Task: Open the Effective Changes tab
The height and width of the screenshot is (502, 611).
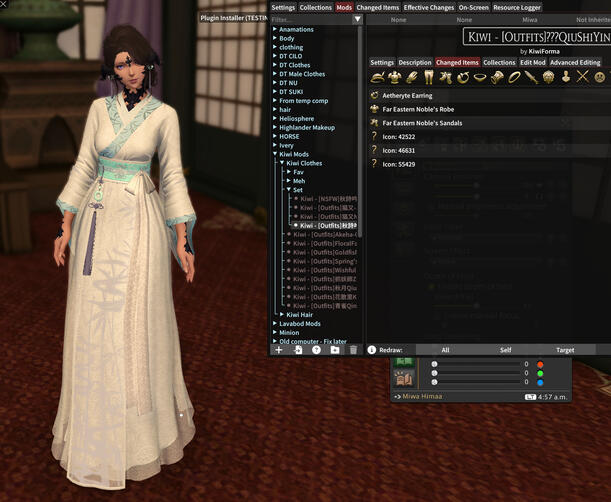Action: point(429,7)
